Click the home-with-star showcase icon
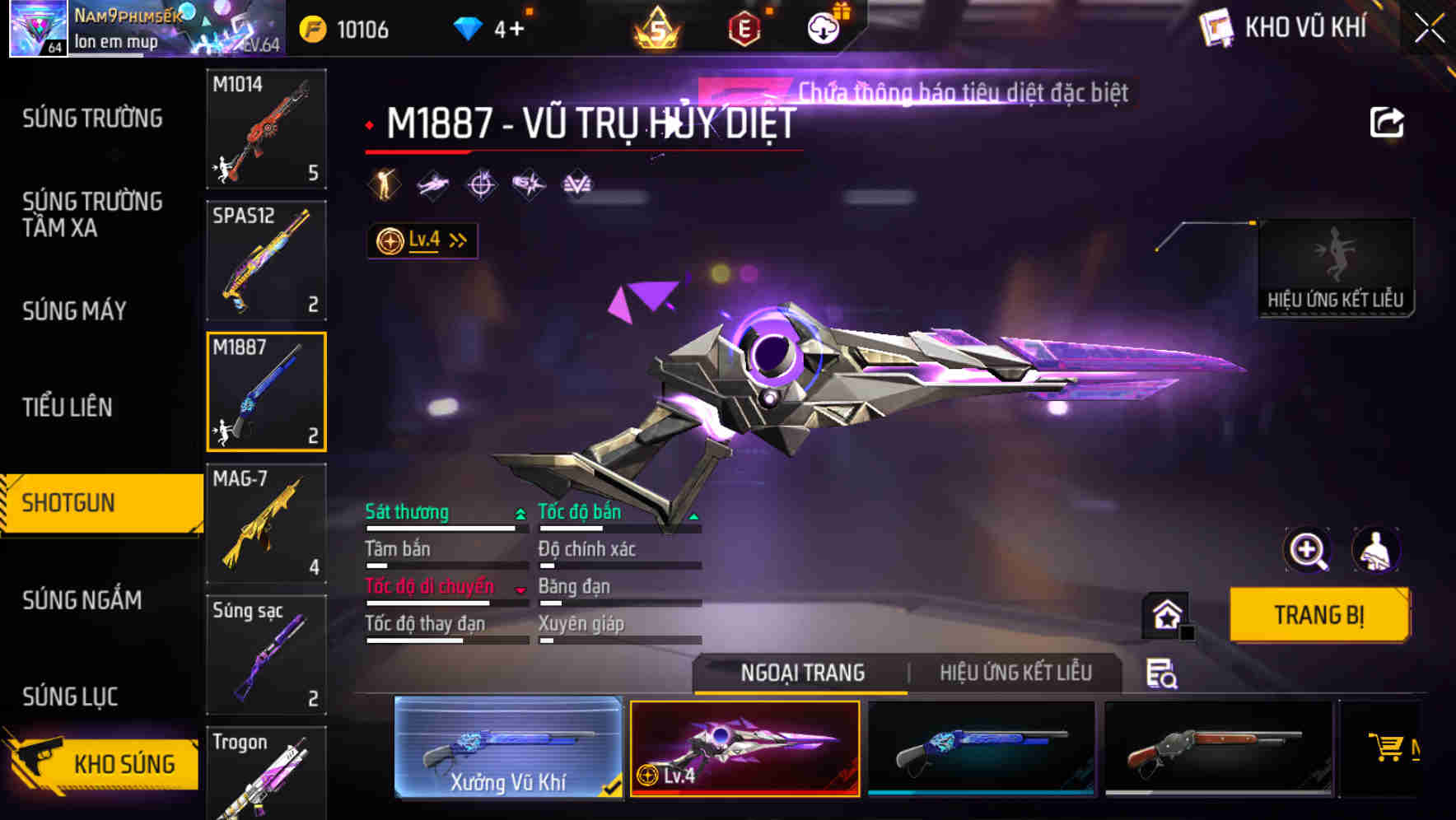The image size is (1456, 820). [1164, 614]
